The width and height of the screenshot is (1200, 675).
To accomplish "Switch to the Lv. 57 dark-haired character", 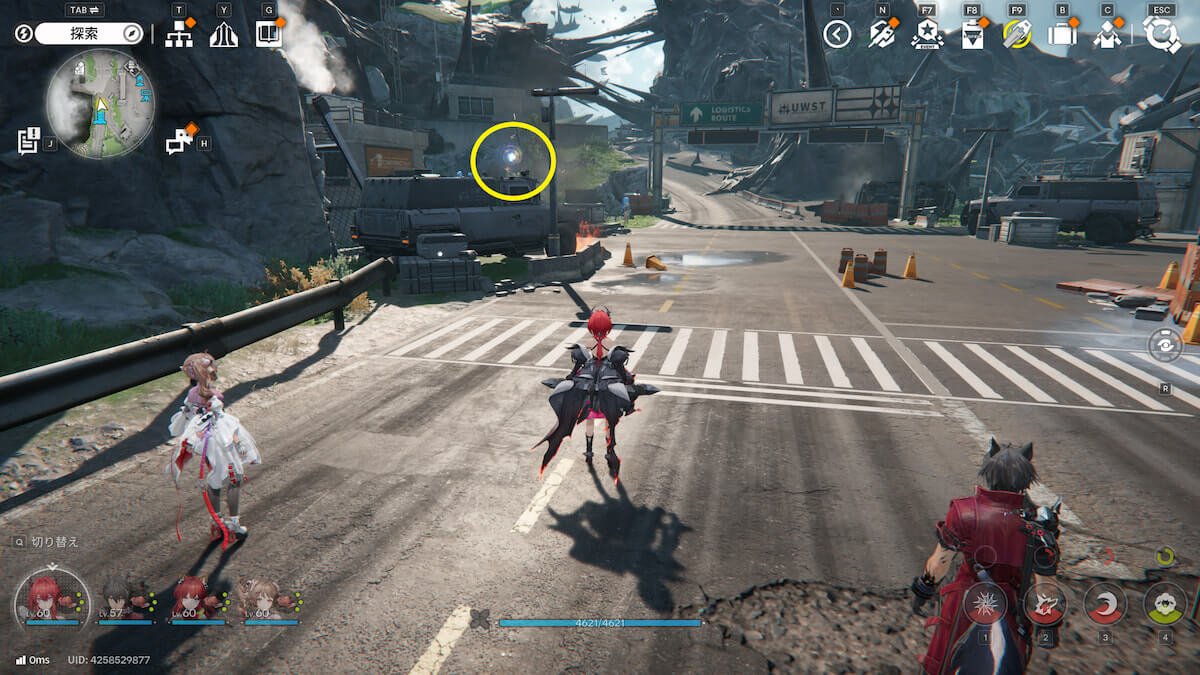I will [124, 597].
